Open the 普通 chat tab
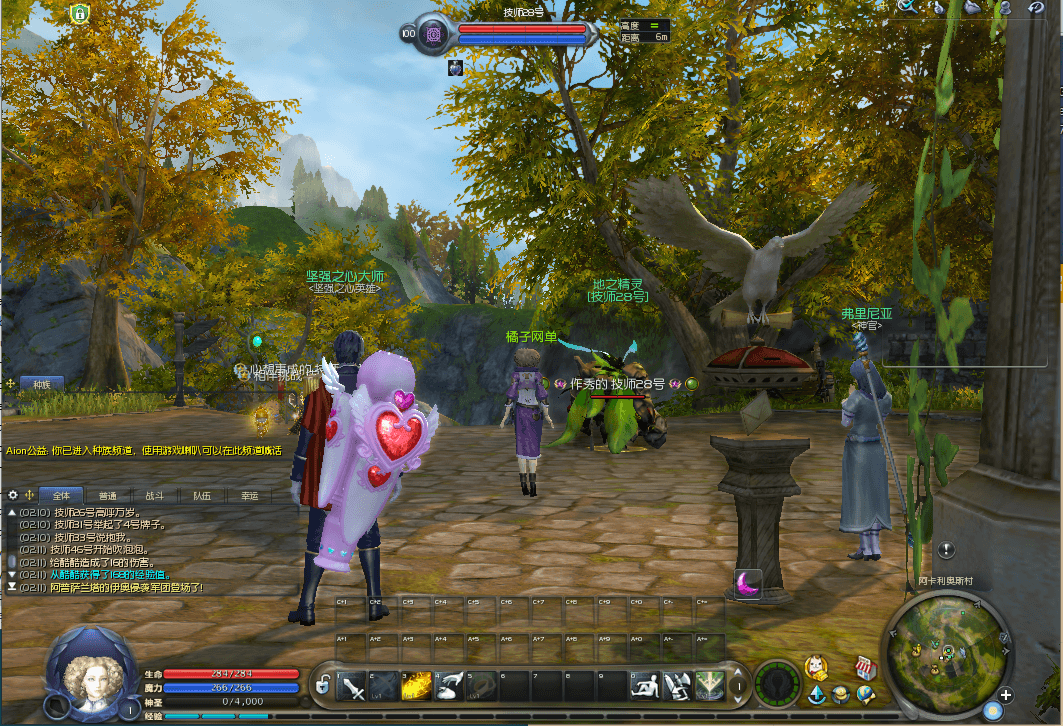Viewport: 1063px width, 726px height. point(108,495)
